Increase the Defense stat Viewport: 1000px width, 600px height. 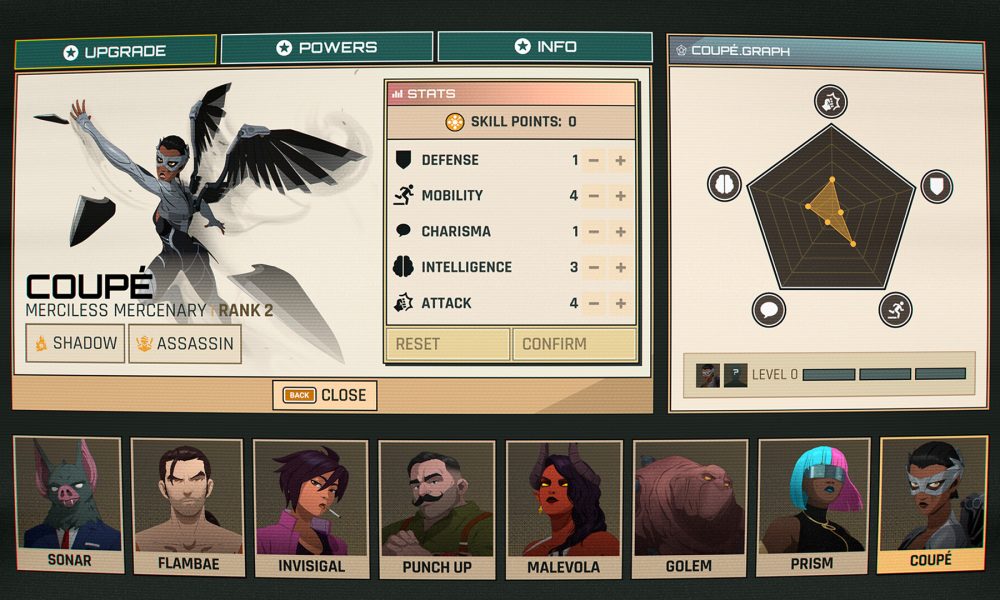click(620, 160)
